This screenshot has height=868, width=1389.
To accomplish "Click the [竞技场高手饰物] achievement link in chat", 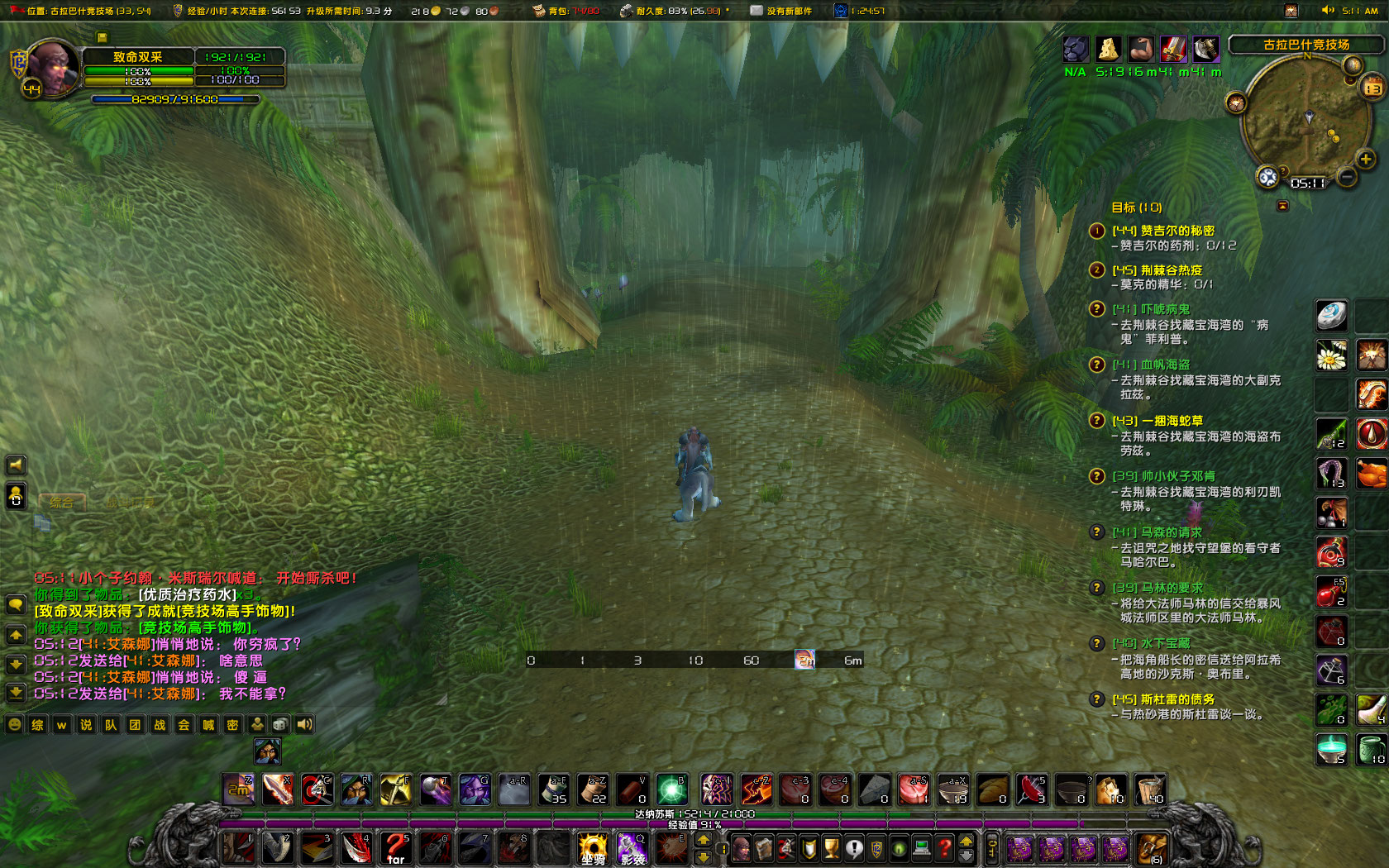I will 233,612.
